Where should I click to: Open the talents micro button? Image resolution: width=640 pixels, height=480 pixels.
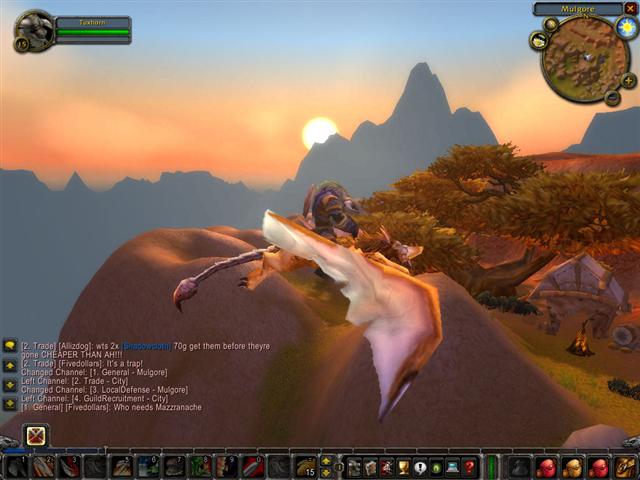387,467
